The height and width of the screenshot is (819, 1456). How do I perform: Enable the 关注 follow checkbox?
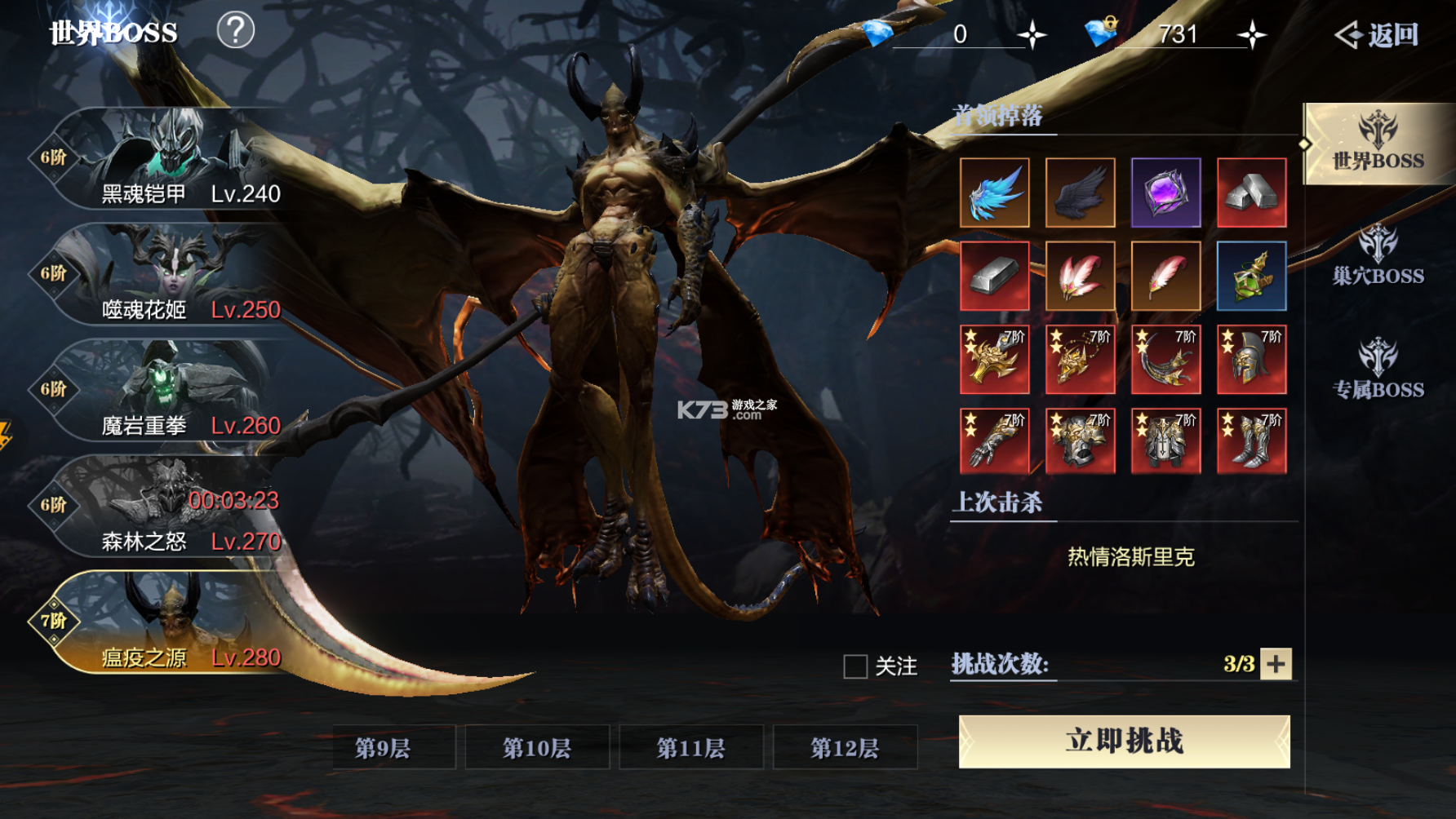point(854,667)
